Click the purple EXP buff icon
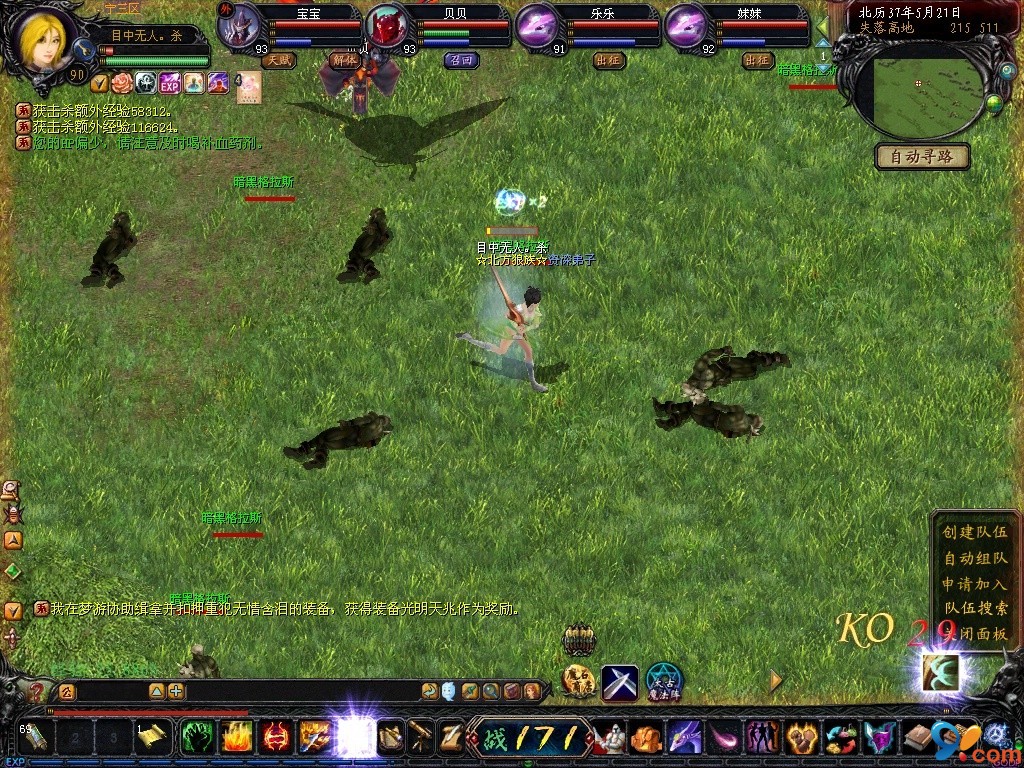 click(170, 82)
